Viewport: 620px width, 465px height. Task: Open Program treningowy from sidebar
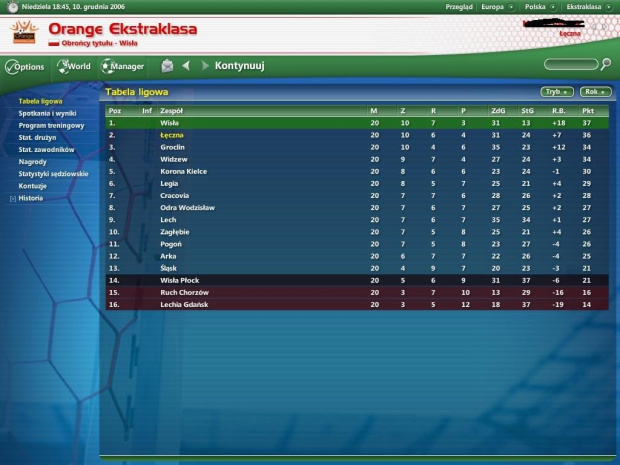pos(48,125)
